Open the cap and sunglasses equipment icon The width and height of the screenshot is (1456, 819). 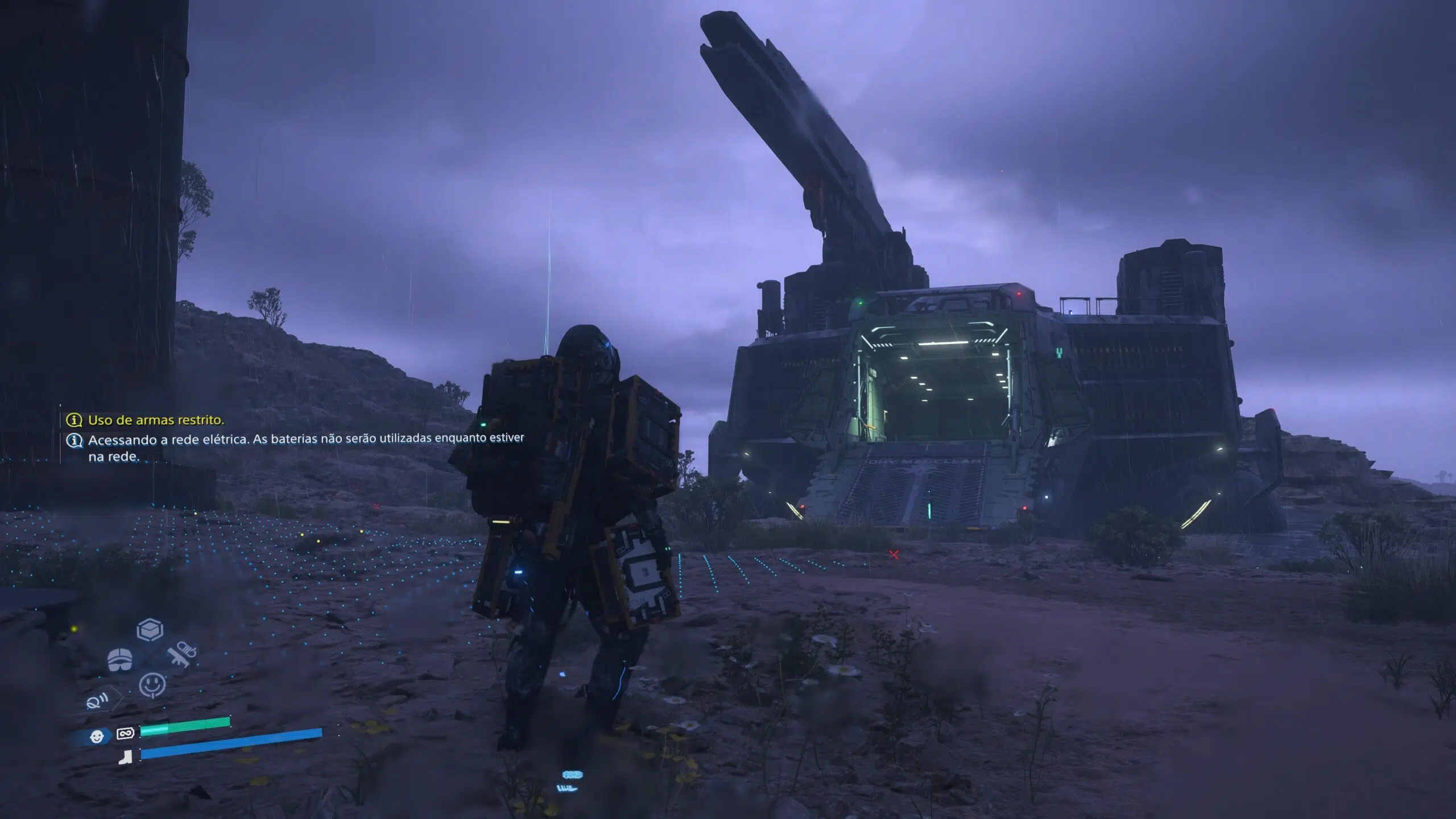point(120,660)
